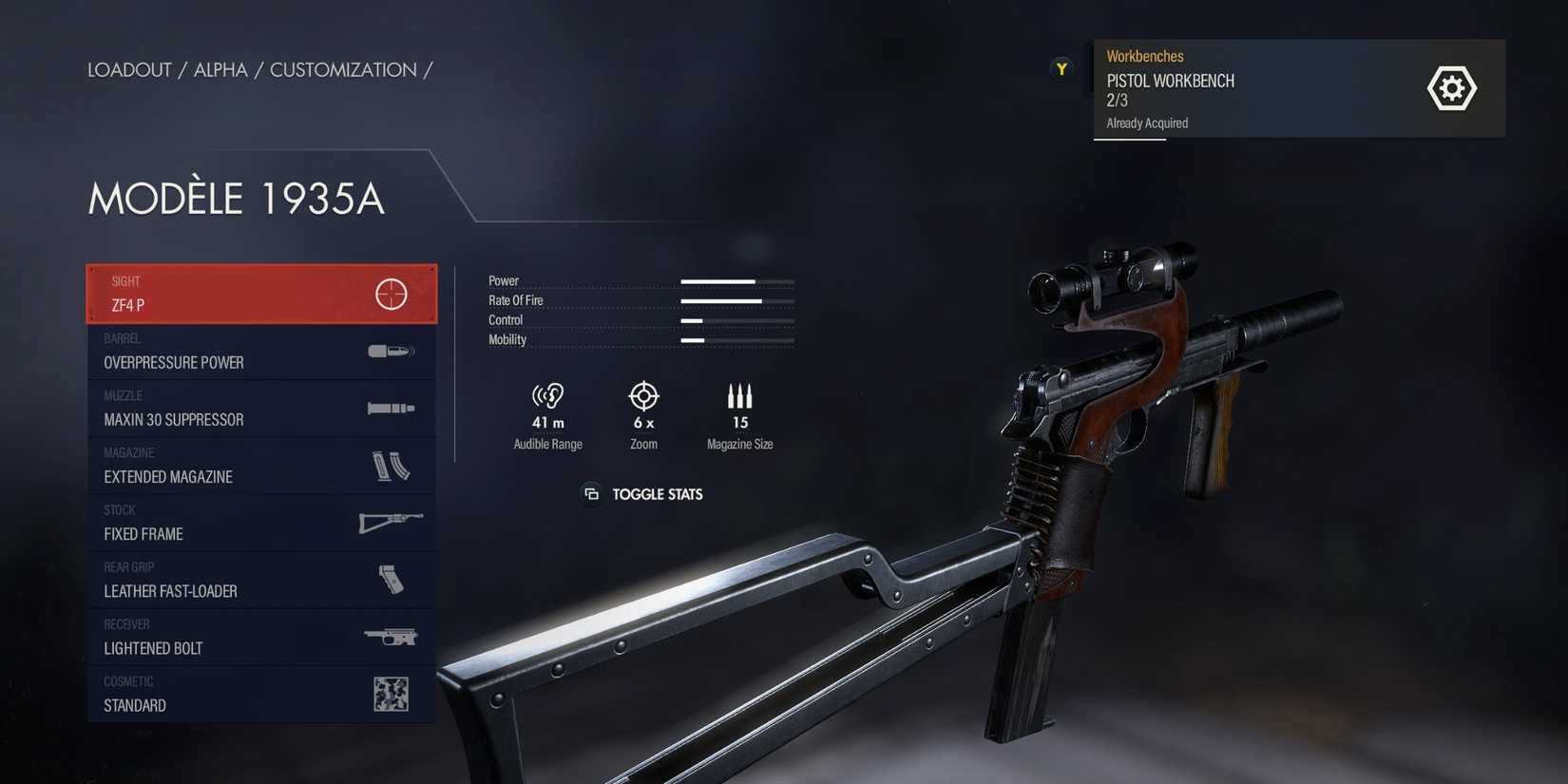This screenshot has width=1568, height=784.
Task: Click the Audible Range ear icon
Action: coord(547,396)
